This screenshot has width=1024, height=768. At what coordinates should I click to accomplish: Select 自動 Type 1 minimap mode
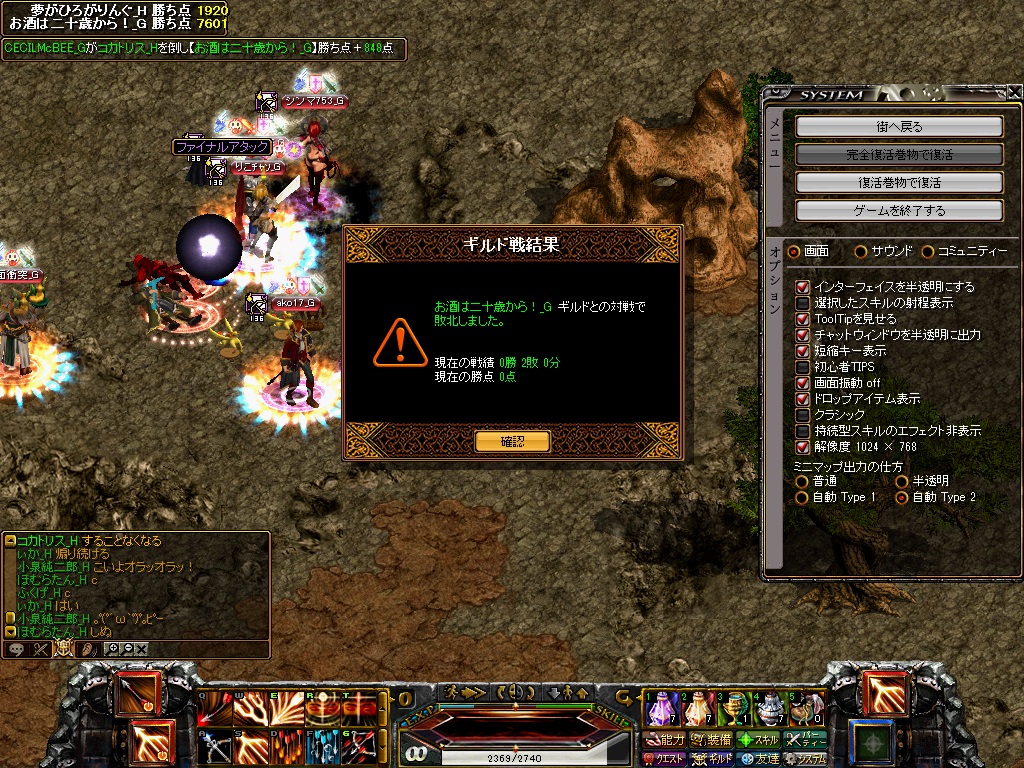802,497
